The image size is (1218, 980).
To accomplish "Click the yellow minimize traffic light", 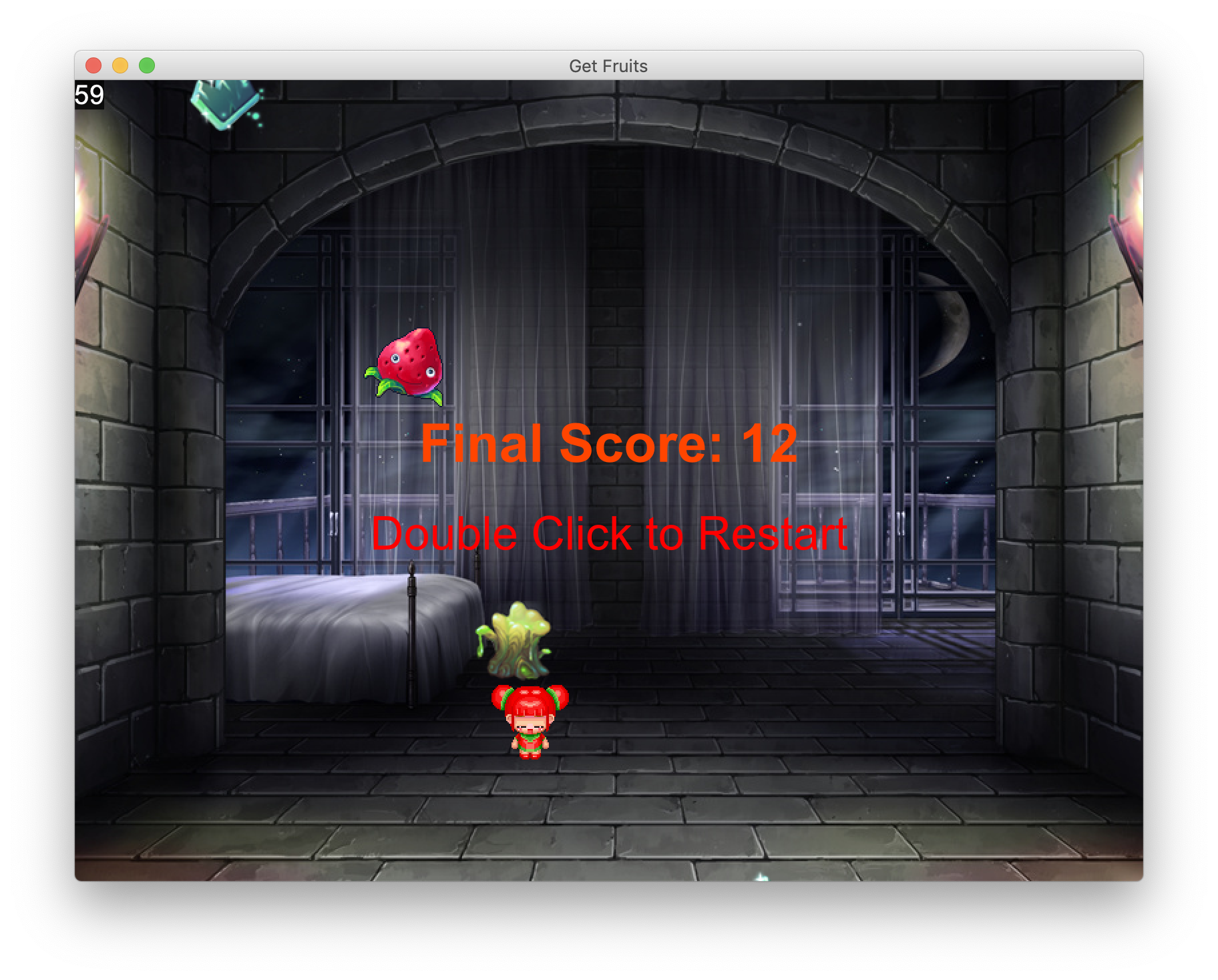I will [119, 65].
